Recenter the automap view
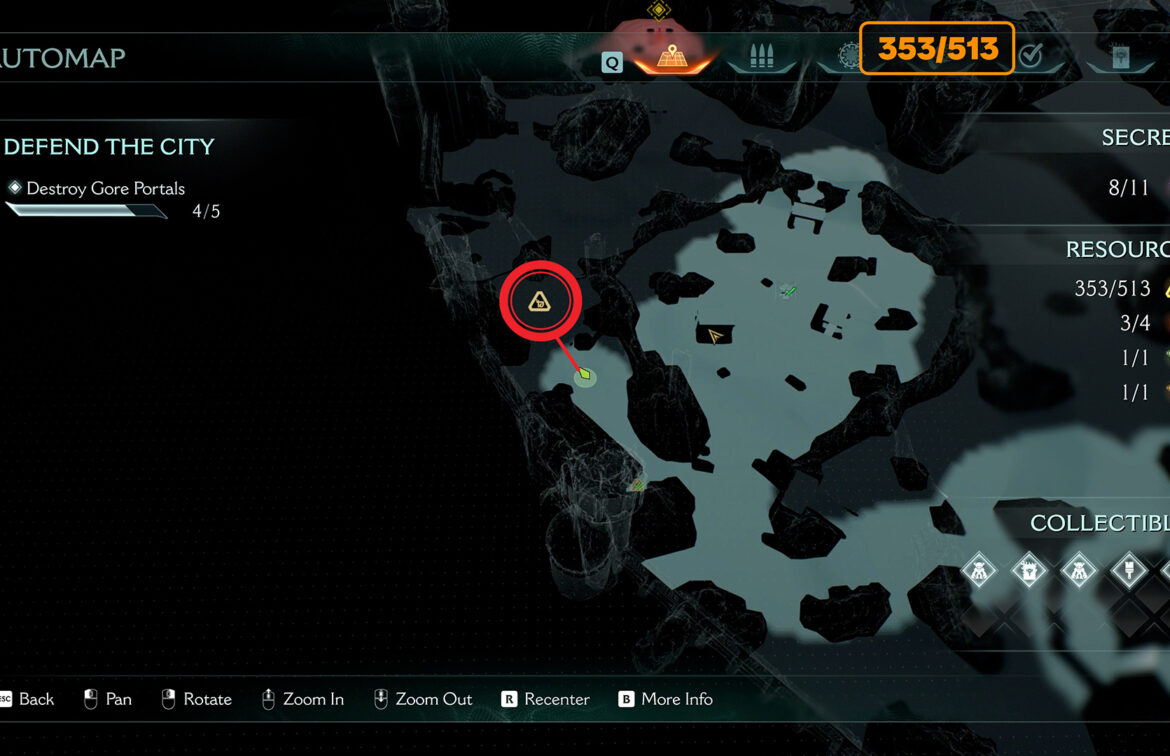Image resolution: width=1170 pixels, height=756 pixels. point(545,699)
